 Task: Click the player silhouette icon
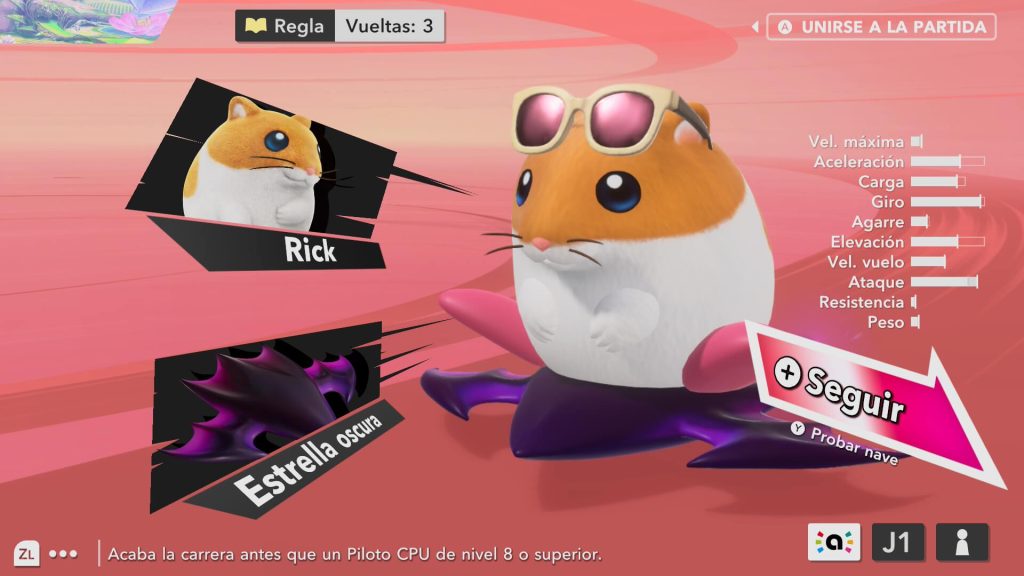(x=962, y=543)
